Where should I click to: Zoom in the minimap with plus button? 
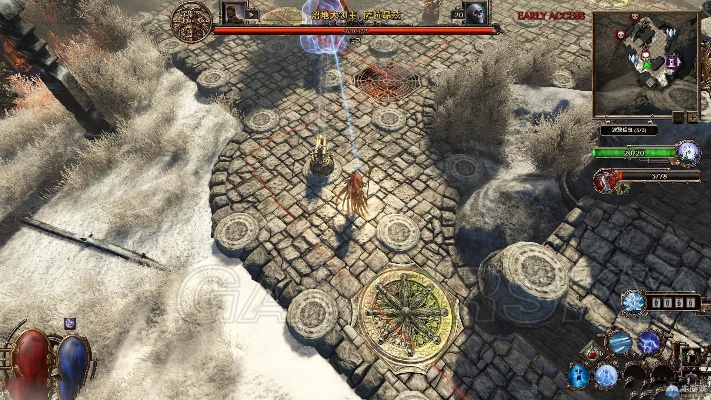pyautogui.click(x=691, y=117)
